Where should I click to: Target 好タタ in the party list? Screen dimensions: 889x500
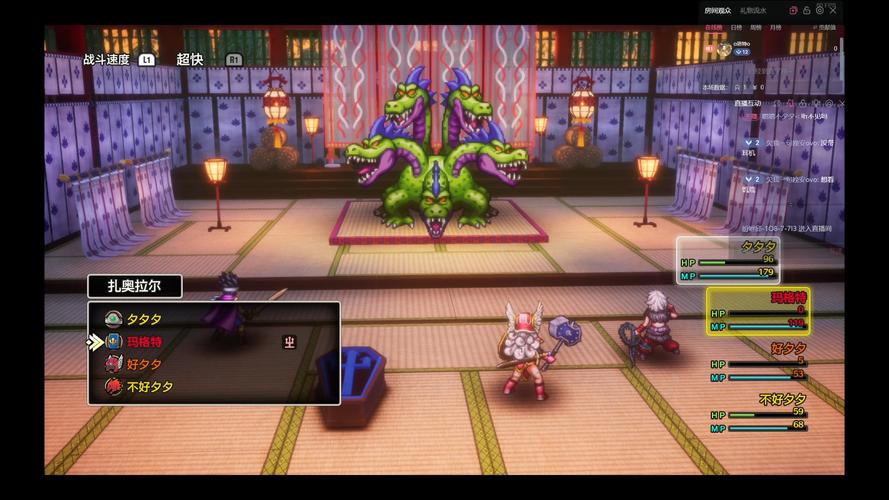click(x=144, y=365)
